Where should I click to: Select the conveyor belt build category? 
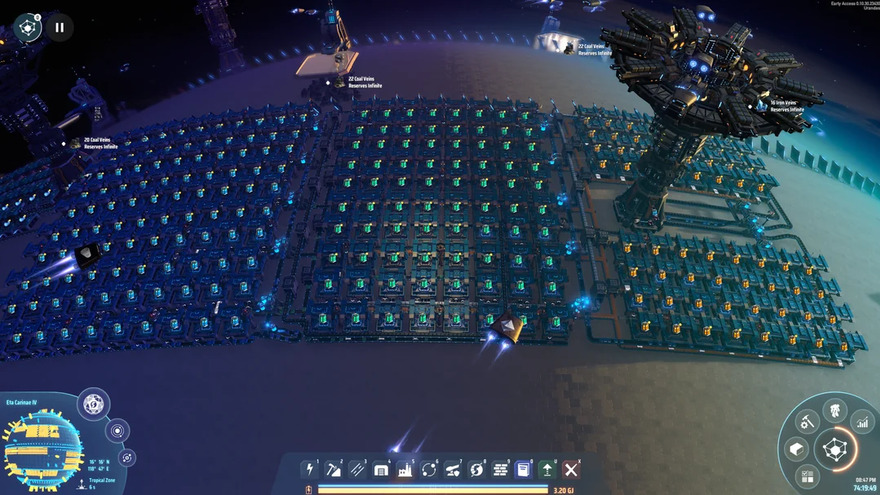coord(357,469)
